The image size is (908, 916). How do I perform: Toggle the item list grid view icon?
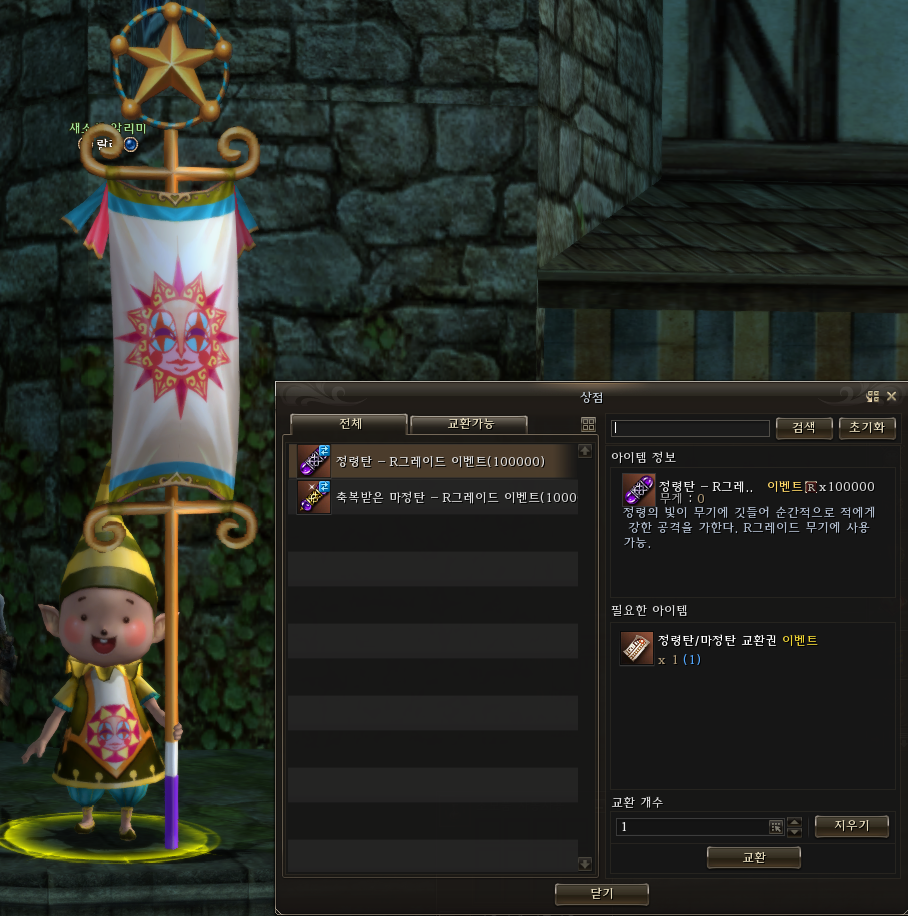coord(588,424)
